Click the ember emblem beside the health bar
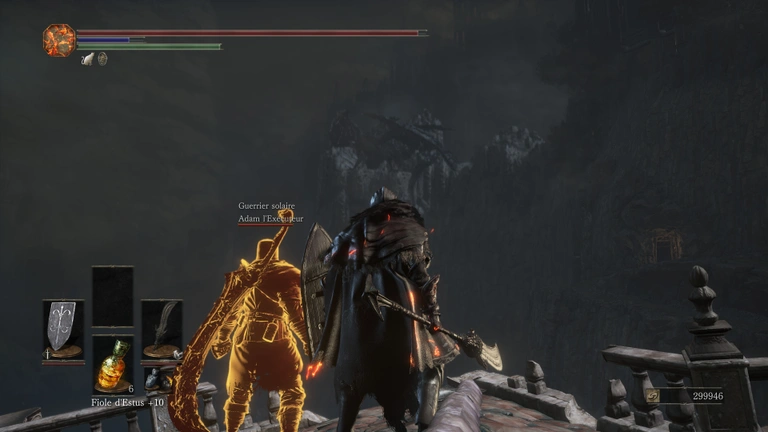Image resolution: width=768 pixels, height=432 pixels. coord(58,40)
